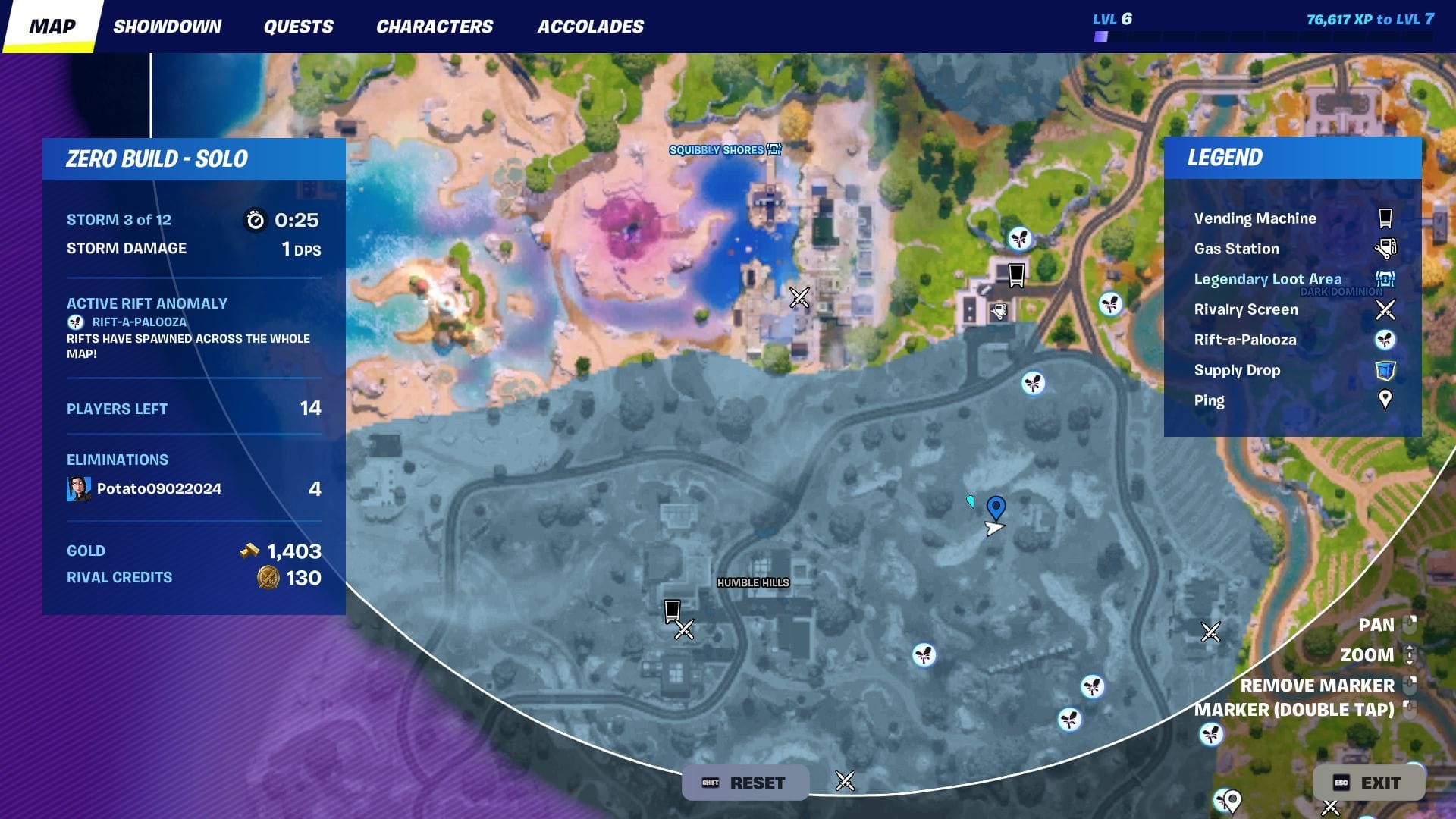Select the Squibbly Shores location label

(716, 150)
